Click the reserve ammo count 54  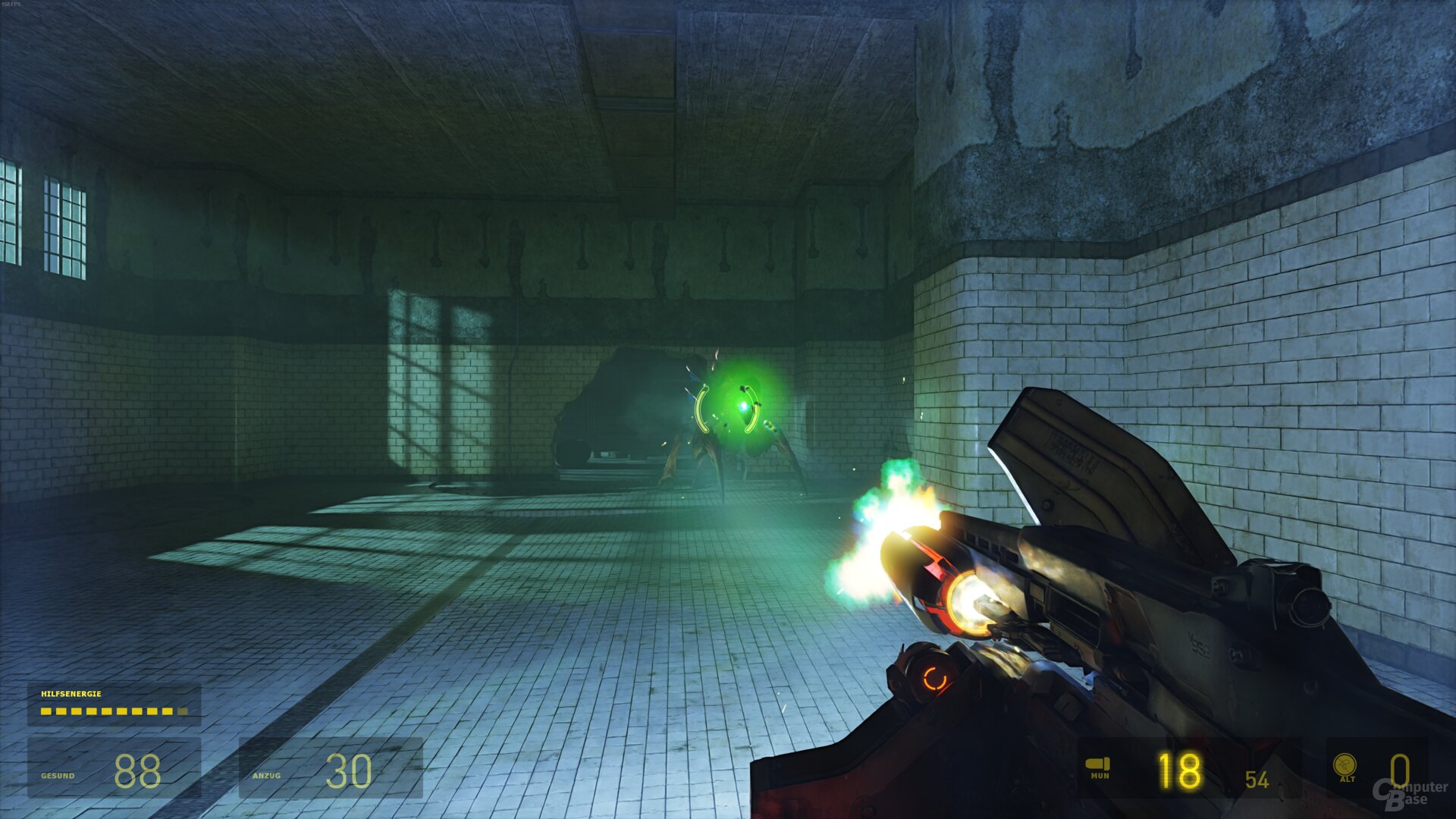[1258, 777]
